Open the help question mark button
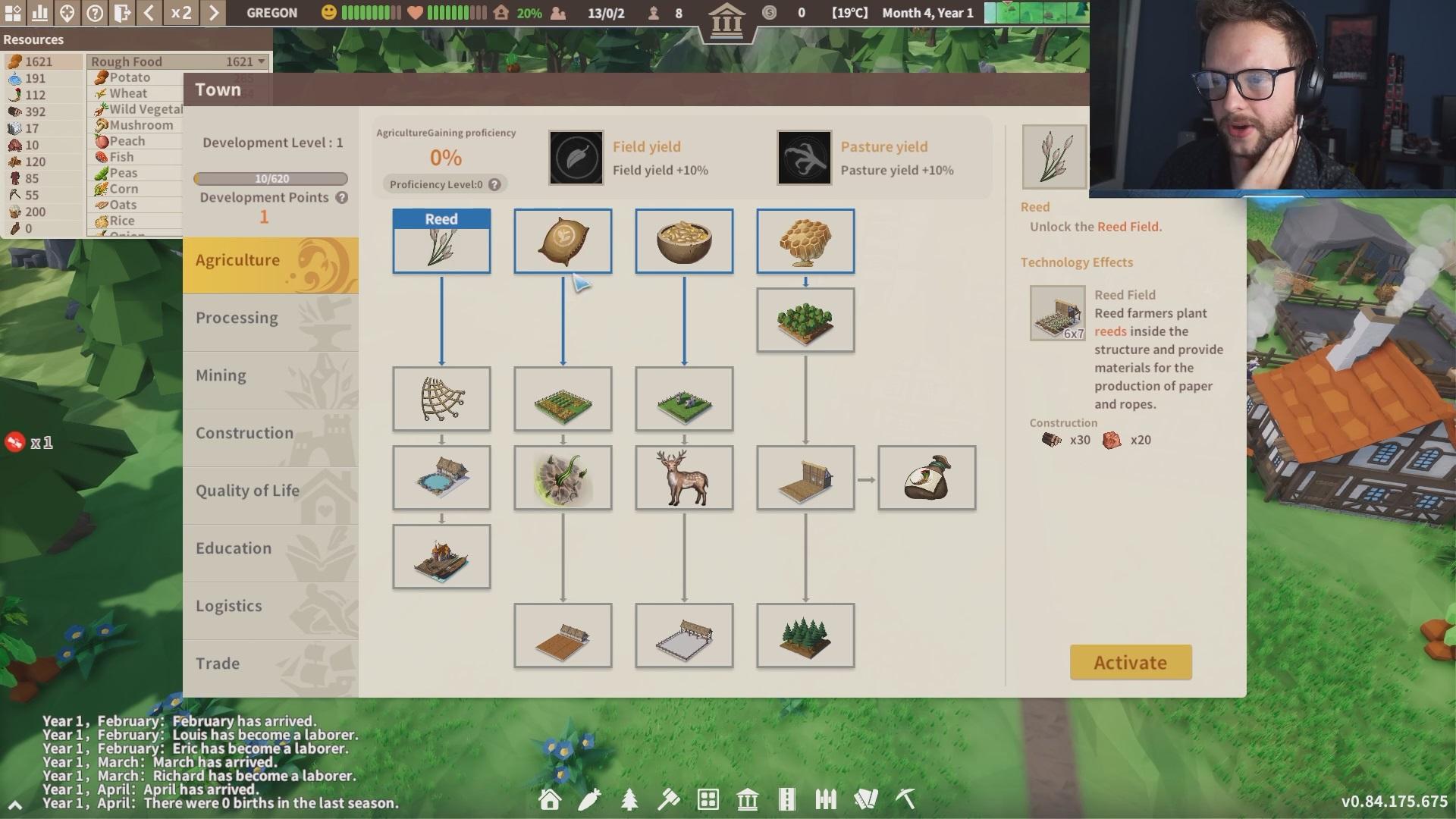1456x819 pixels. point(95,13)
